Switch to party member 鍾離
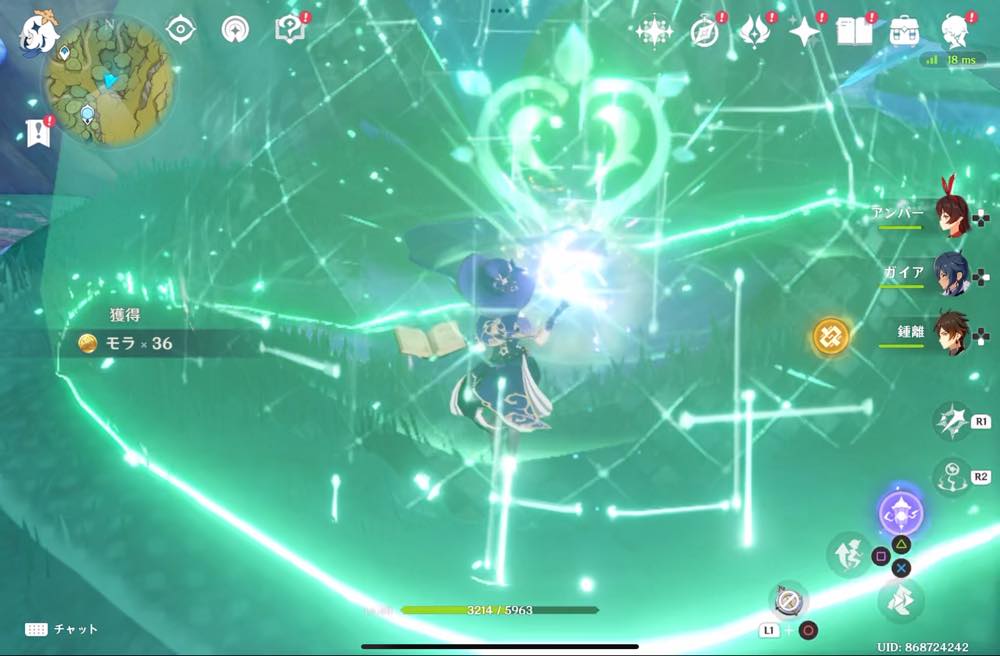Viewport: 1000px width, 656px height. coord(948,333)
